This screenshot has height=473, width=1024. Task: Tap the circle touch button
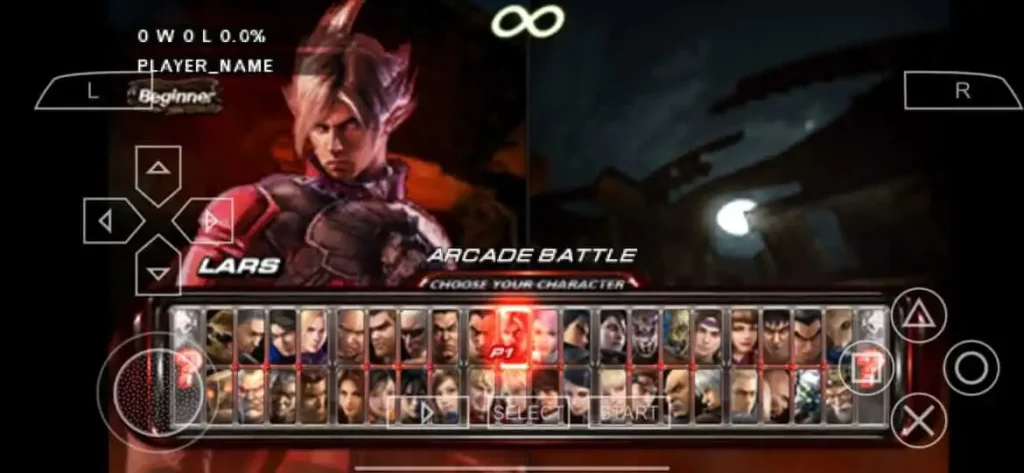(x=970, y=369)
